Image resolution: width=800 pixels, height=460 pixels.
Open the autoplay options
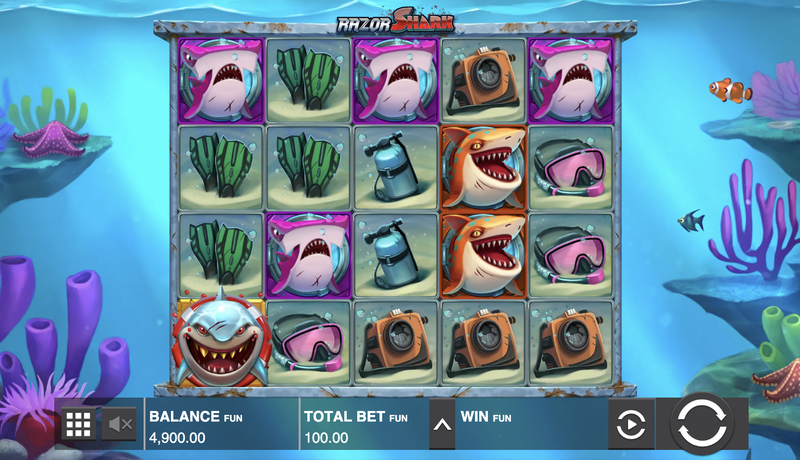pyautogui.click(x=631, y=425)
